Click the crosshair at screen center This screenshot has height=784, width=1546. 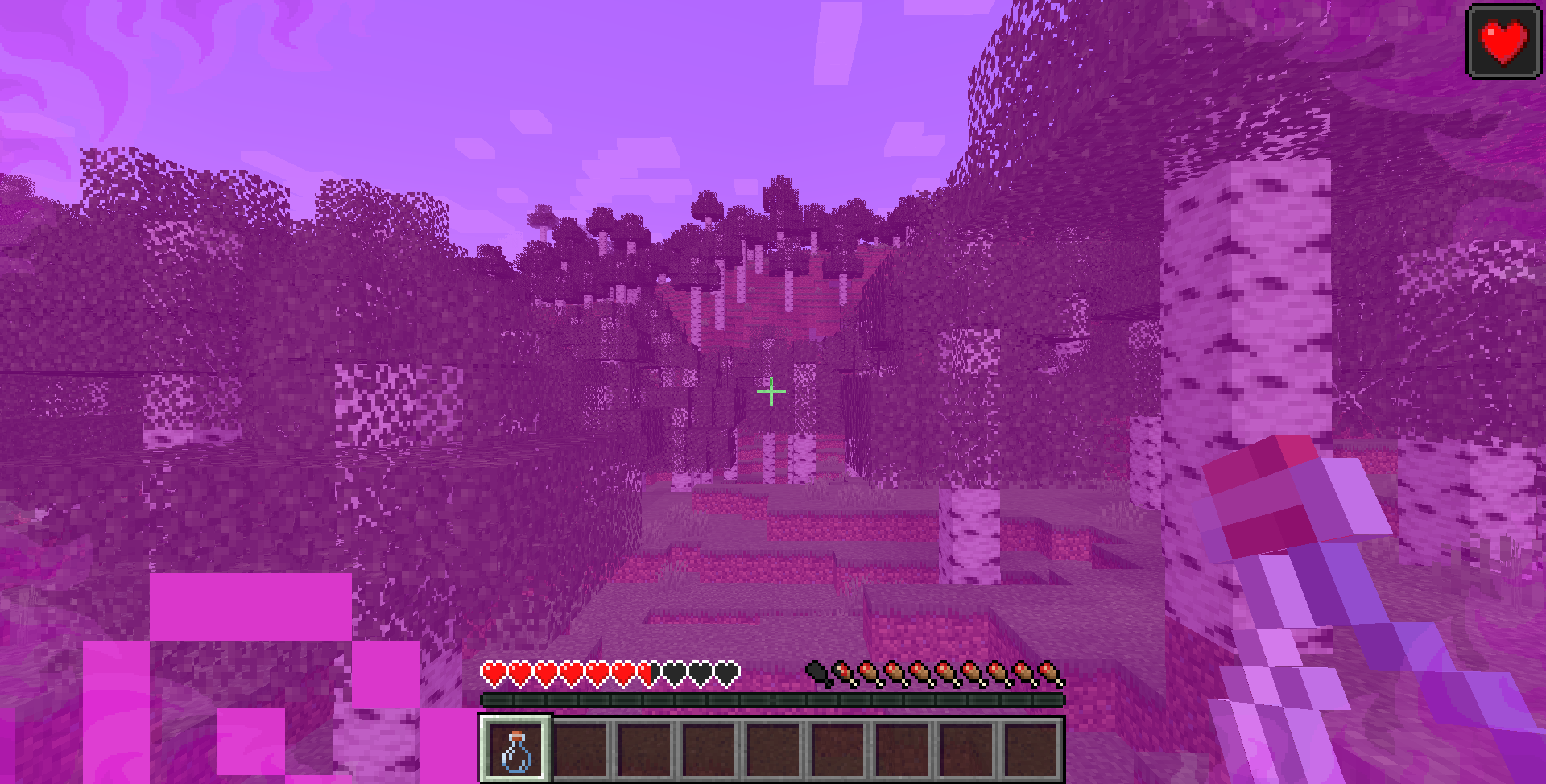[x=771, y=391]
